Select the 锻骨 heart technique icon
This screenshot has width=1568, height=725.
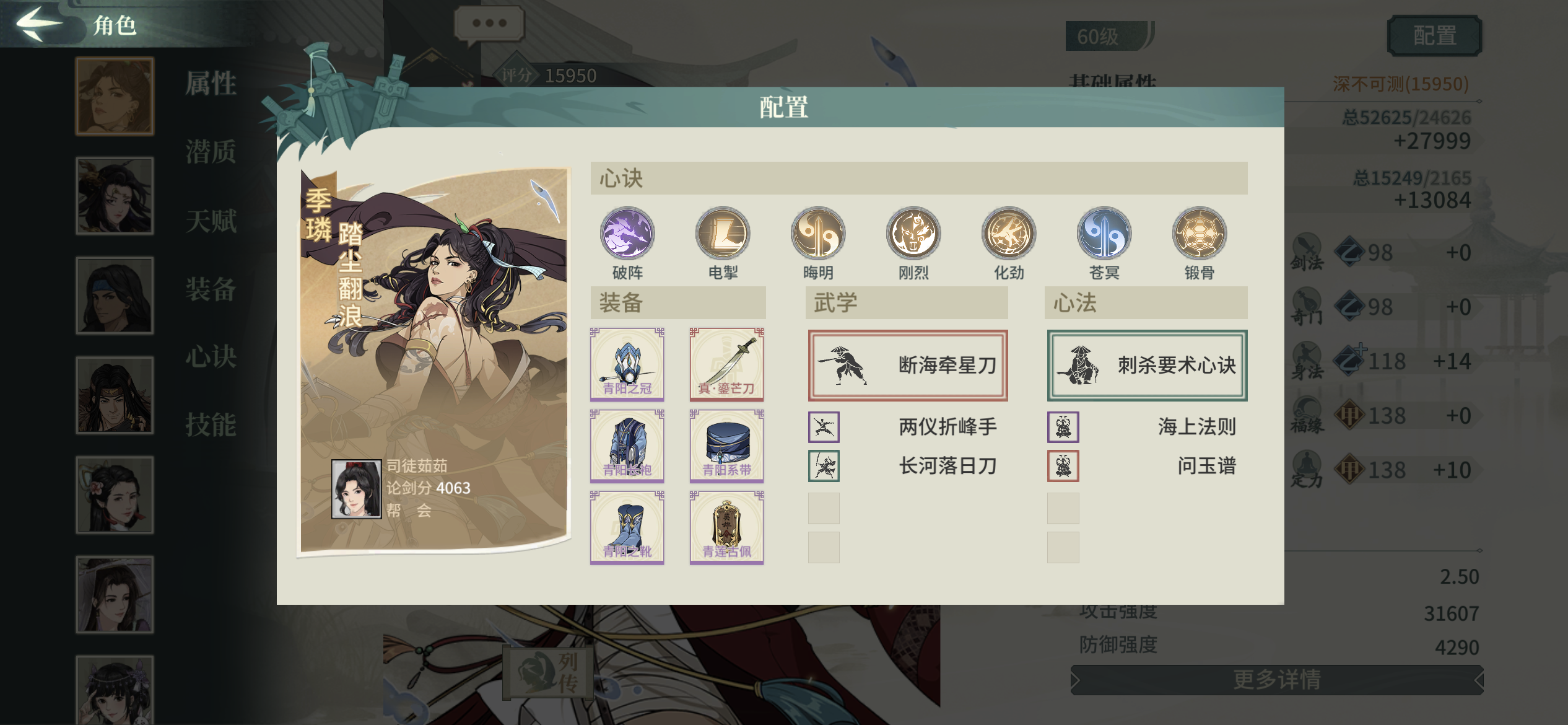point(1200,234)
